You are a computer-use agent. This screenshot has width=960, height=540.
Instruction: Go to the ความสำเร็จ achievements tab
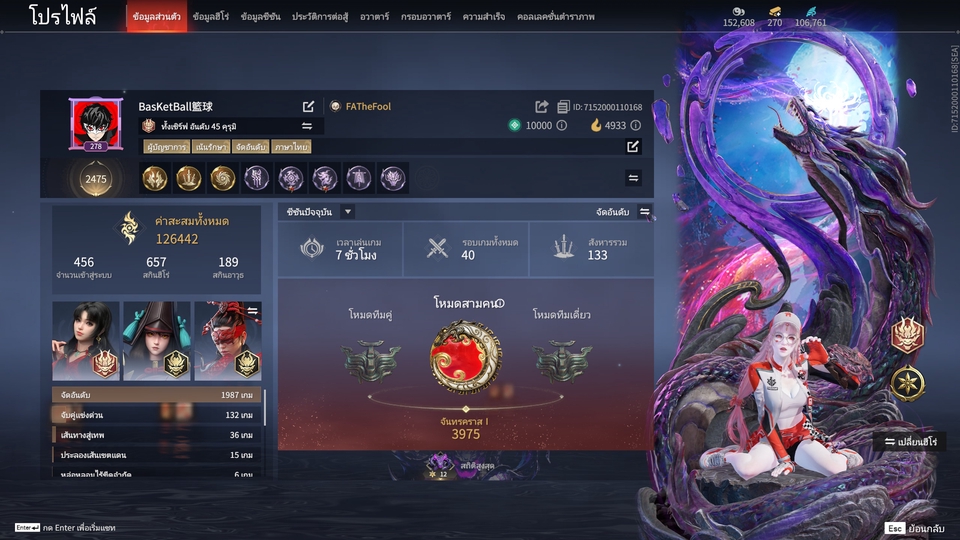coord(483,17)
